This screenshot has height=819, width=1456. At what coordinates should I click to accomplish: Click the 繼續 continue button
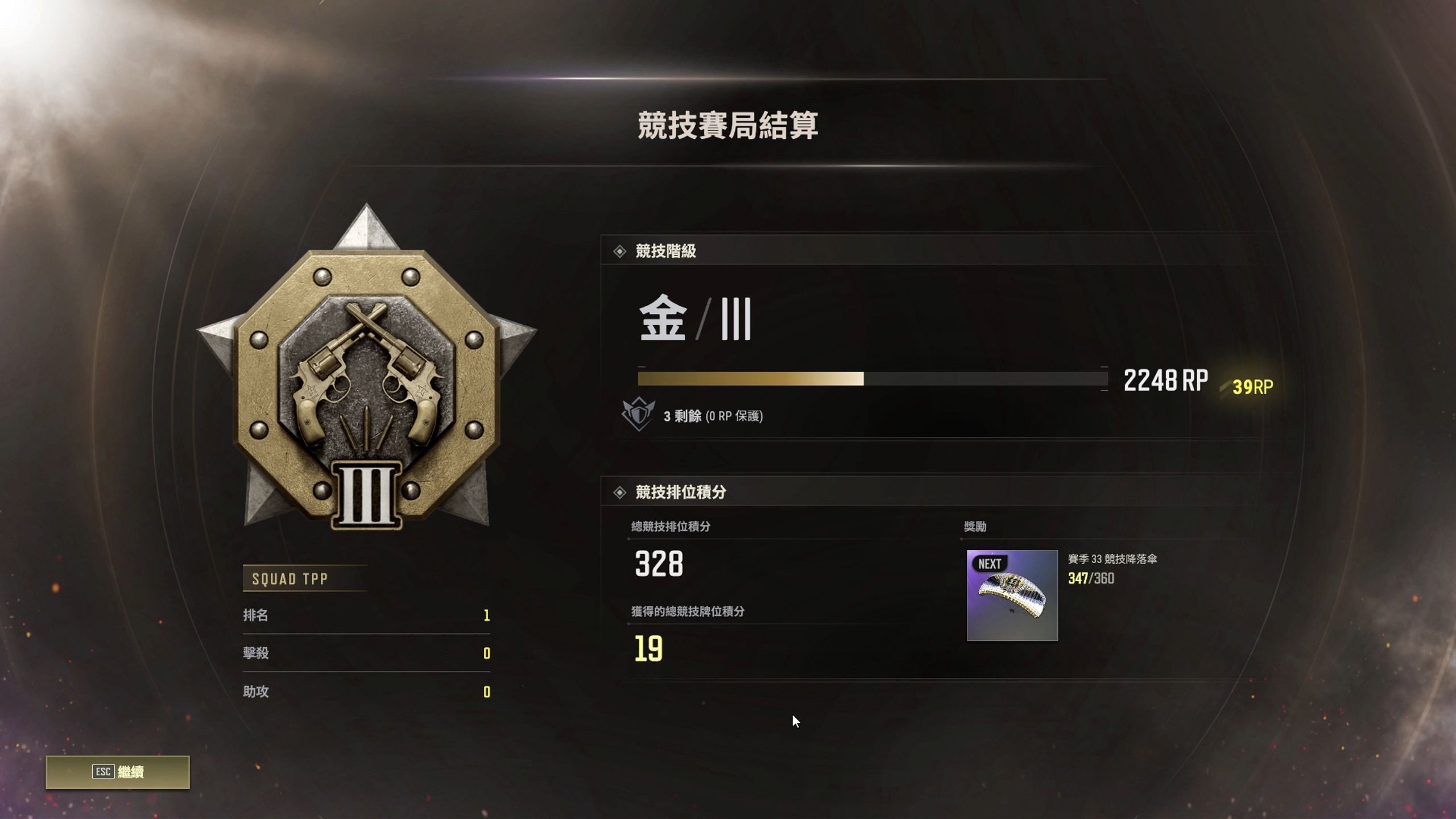[x=131, y=773]
